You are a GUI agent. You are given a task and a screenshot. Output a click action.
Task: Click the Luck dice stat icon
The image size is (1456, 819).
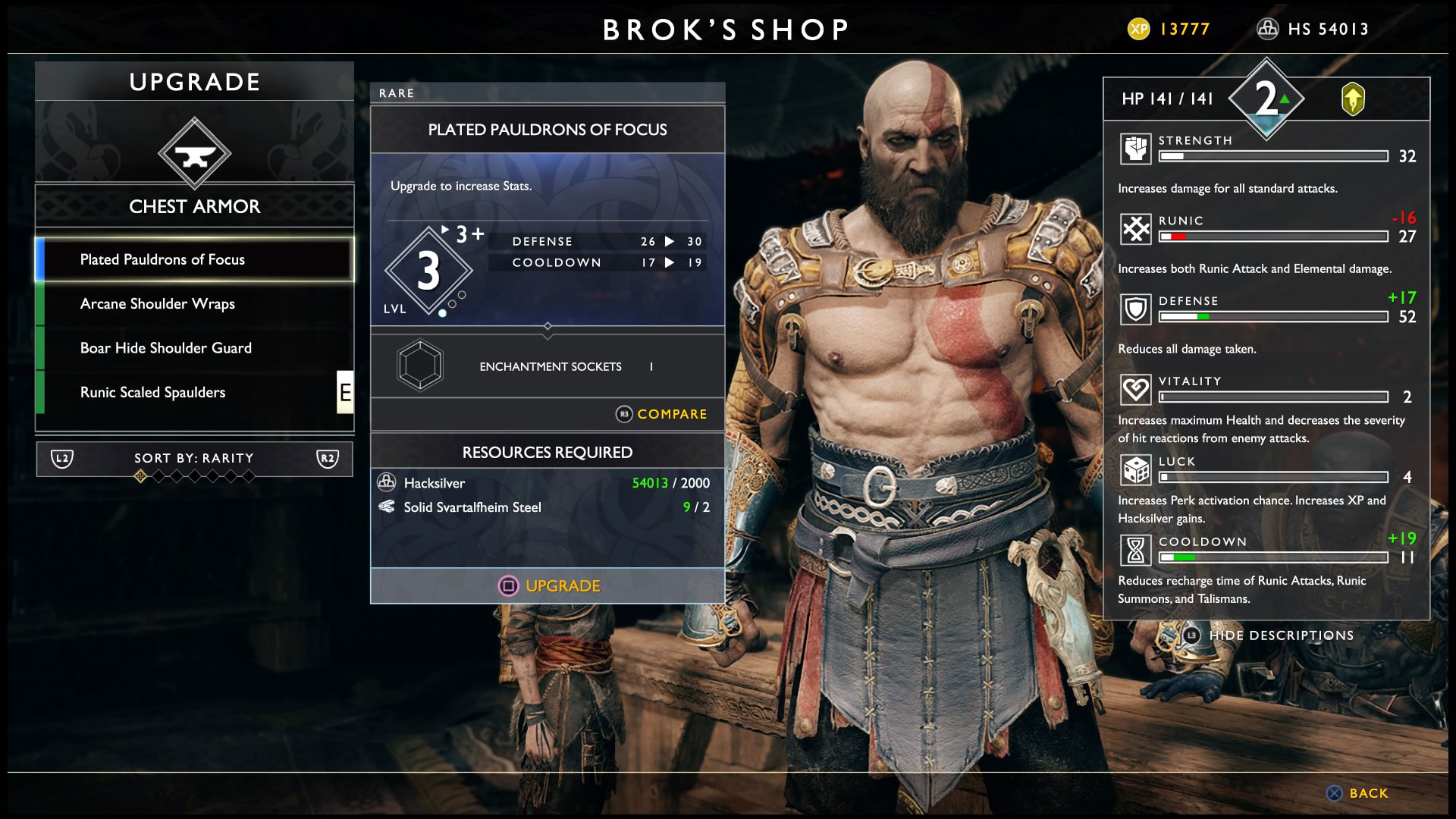point(1135,470)
